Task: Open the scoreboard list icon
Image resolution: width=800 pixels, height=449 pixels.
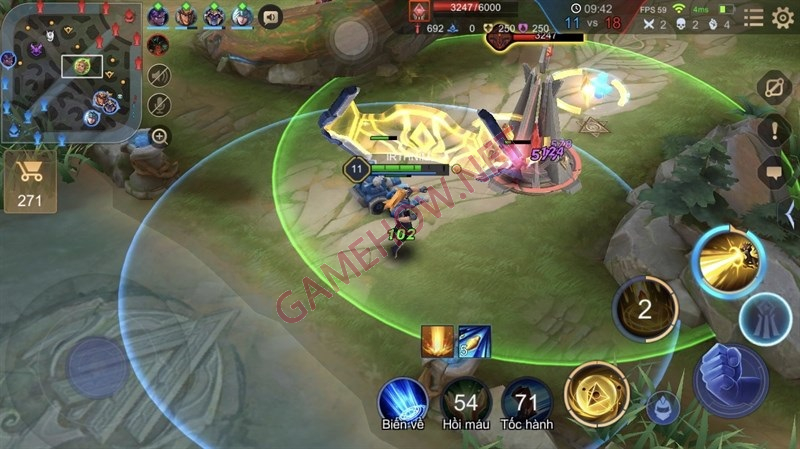Action: [753, 18]
